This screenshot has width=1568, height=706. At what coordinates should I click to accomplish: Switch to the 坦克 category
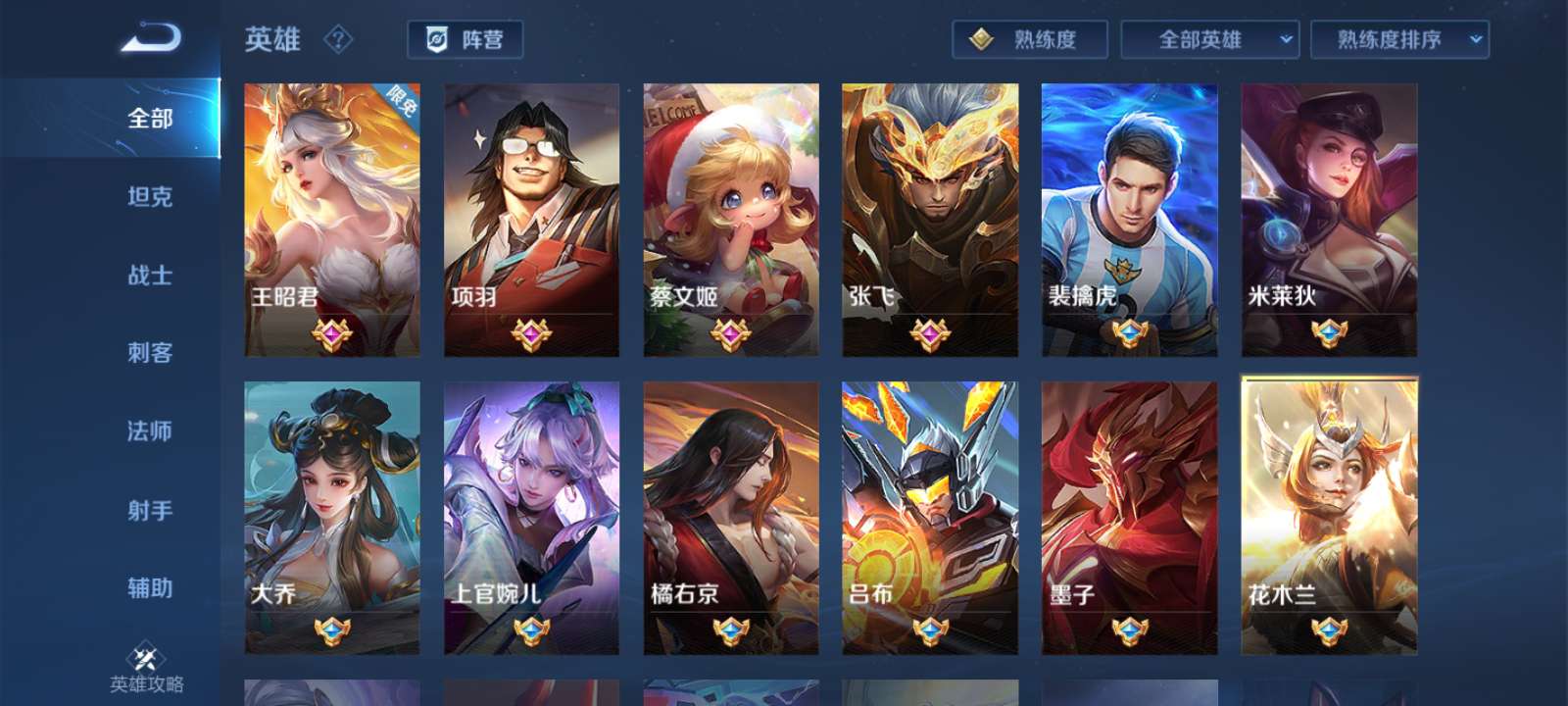(149, 198)
